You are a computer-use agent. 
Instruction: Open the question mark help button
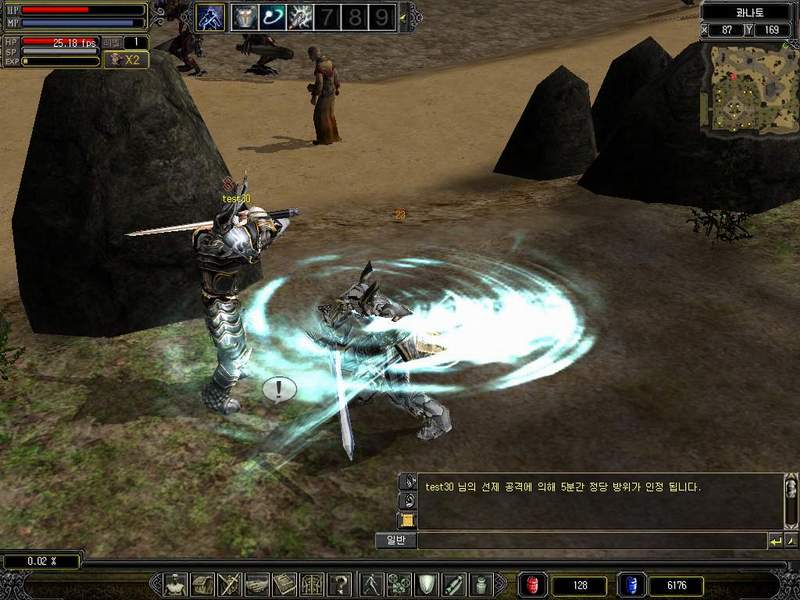pos(341,584)
